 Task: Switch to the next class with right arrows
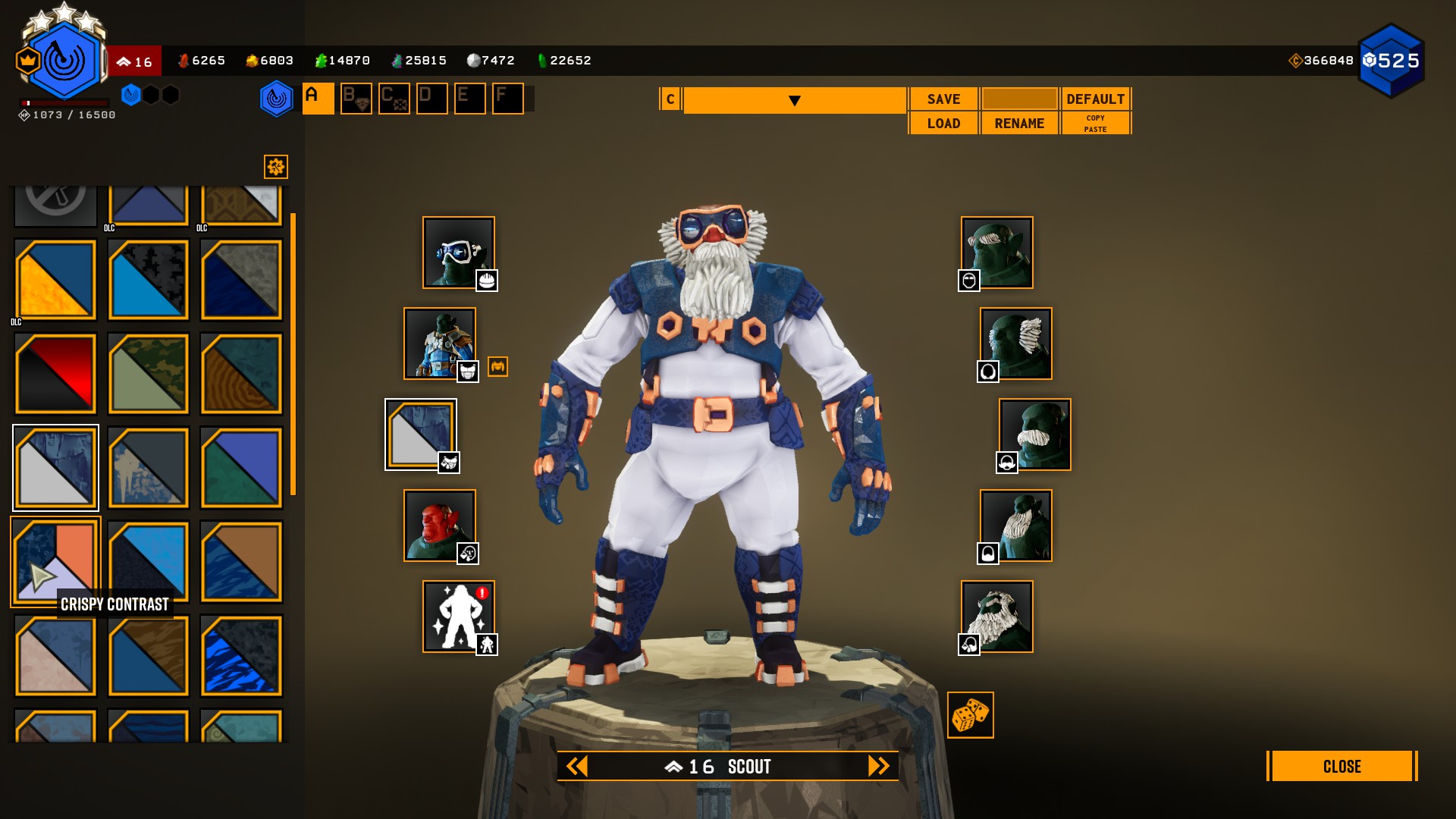(878, 767)
